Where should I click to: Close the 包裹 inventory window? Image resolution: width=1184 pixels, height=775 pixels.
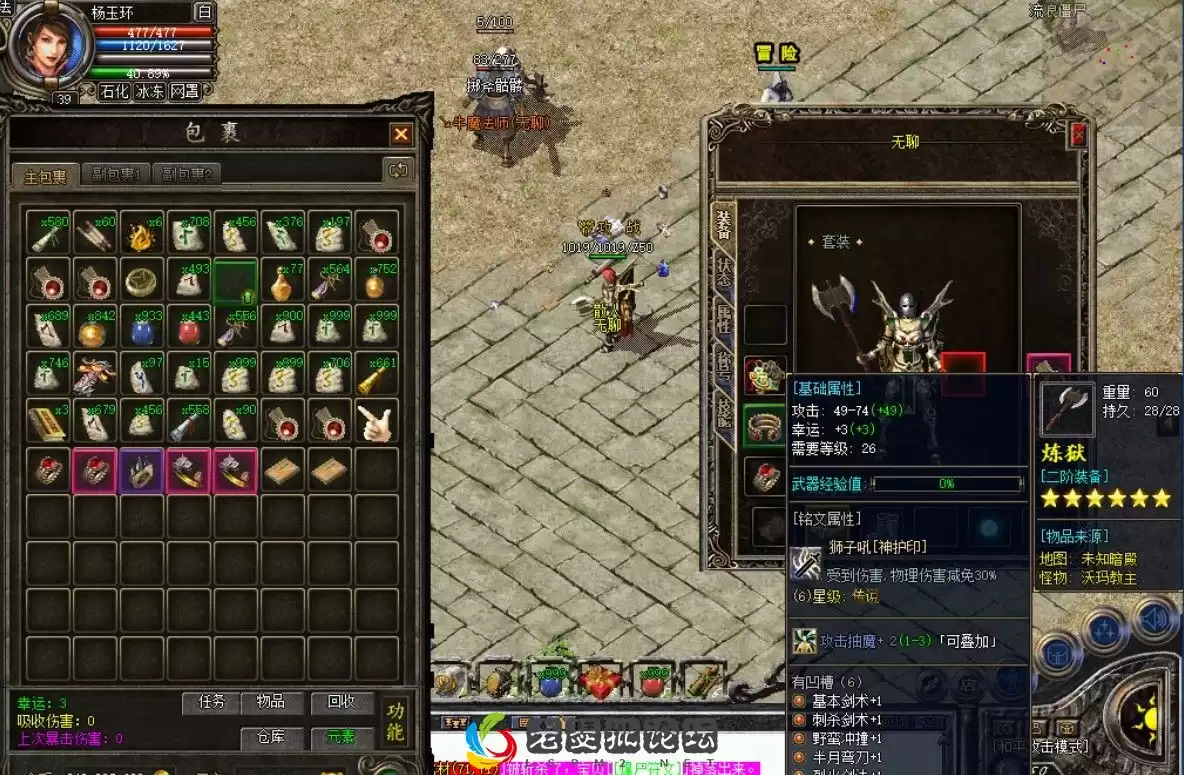(x=401, y=134)
